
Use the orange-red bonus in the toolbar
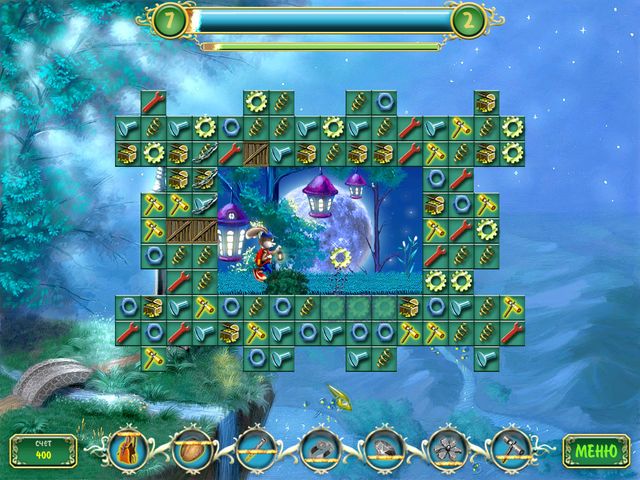coord(127,450)
